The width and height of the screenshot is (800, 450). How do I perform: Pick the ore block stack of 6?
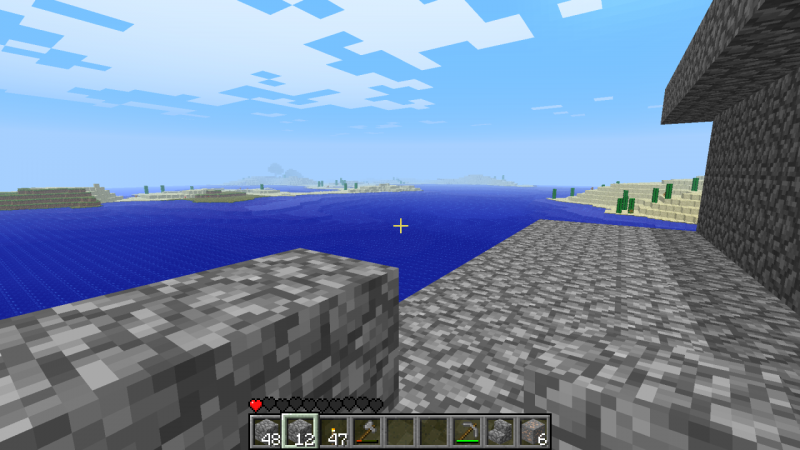533,431
